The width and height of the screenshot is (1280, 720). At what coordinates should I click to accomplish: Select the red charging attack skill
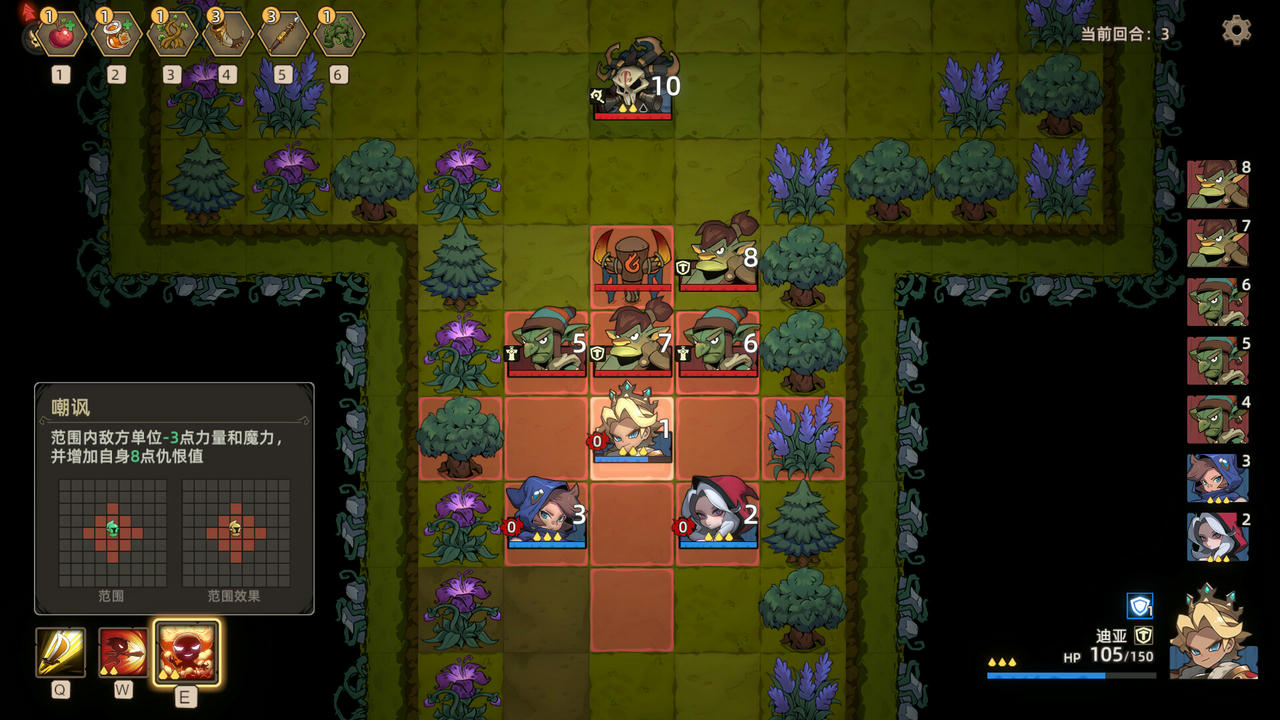coord(123,652)
